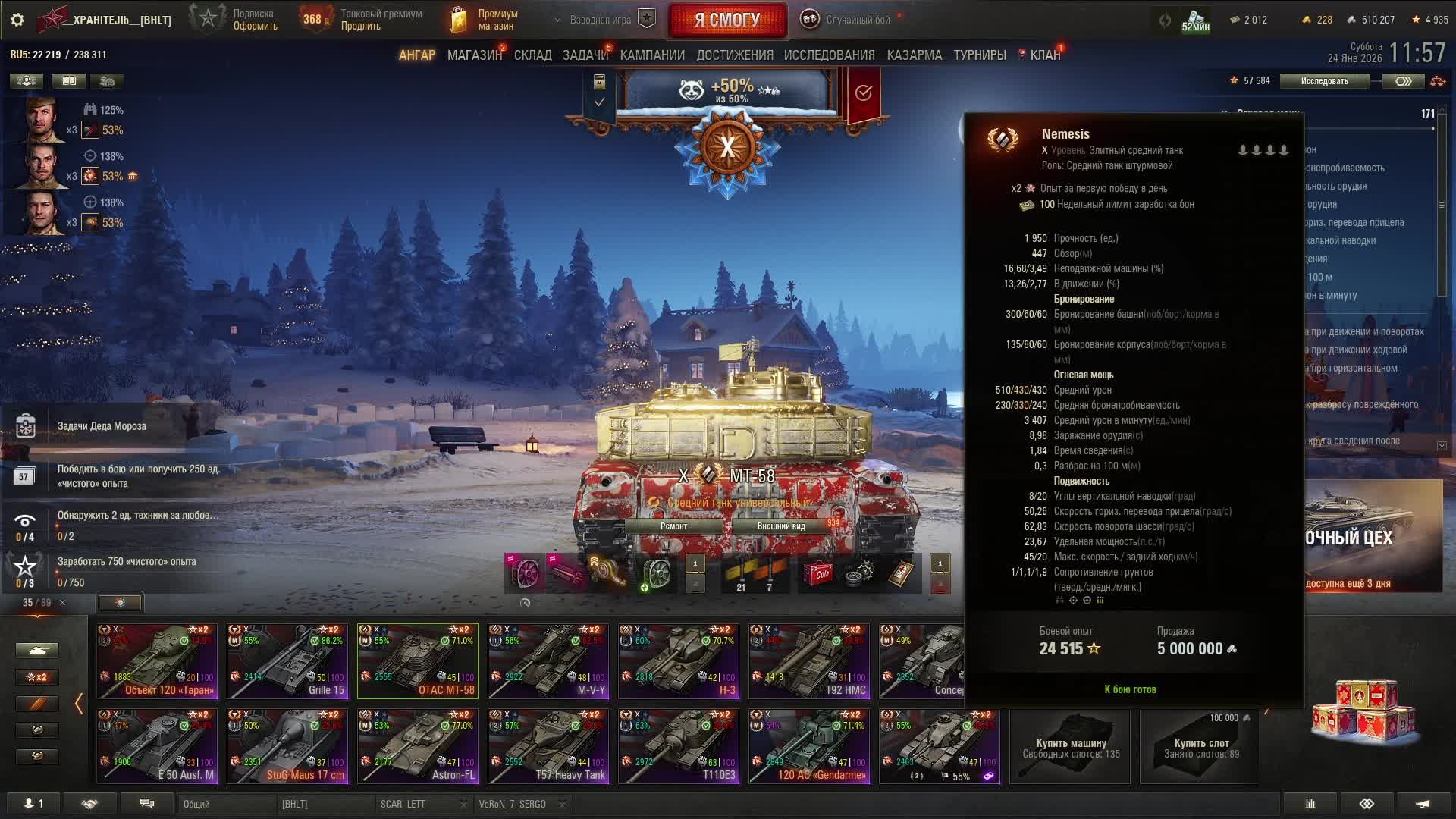Choose the Grille 15 tank card
Viewport: 1456px width, 819px height.
pos(287,661)
